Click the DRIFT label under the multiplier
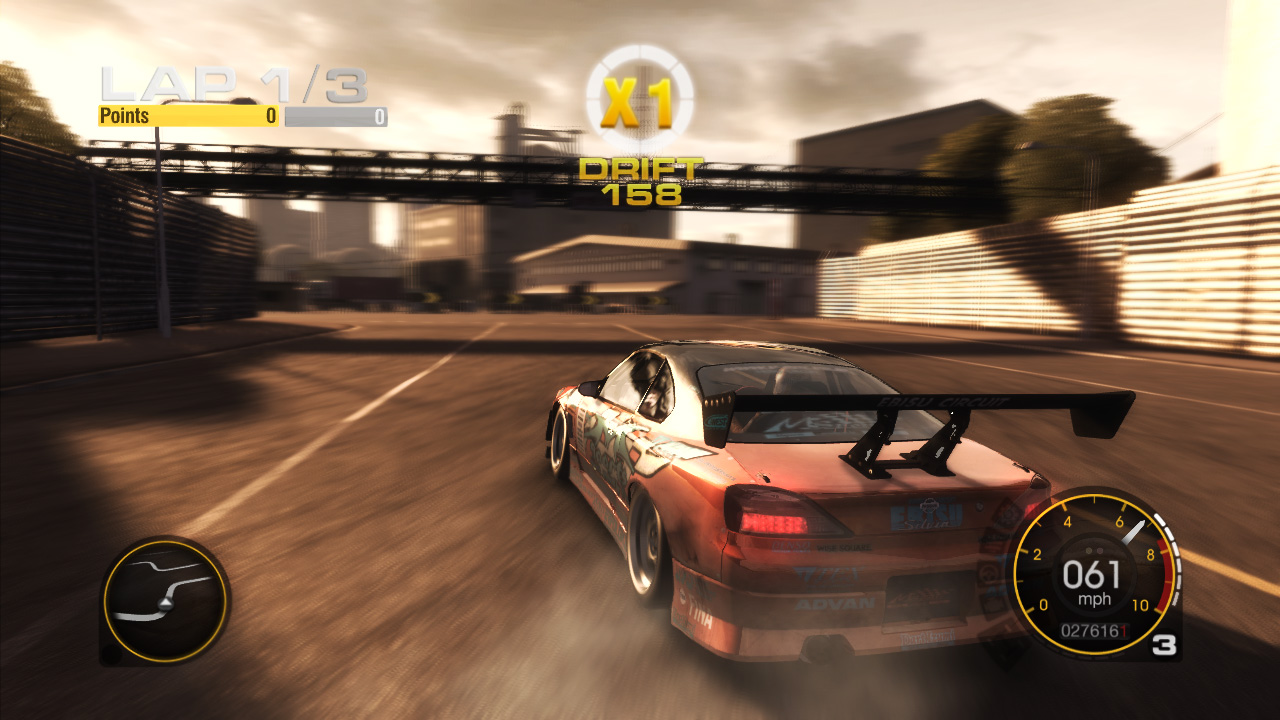 point(641,170)
